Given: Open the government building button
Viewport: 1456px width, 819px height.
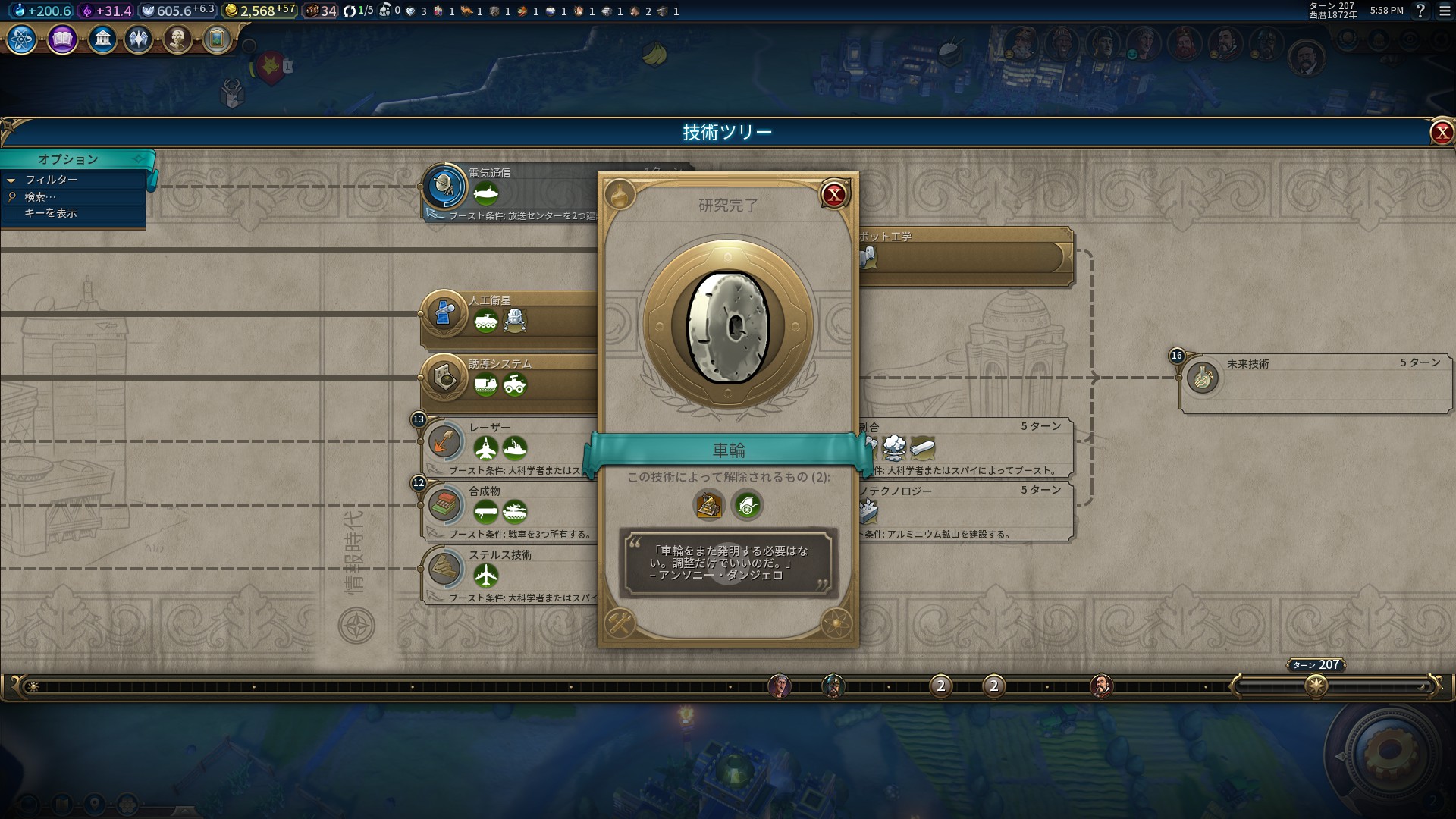Looking at the screenshot, I should pos(102,39).
